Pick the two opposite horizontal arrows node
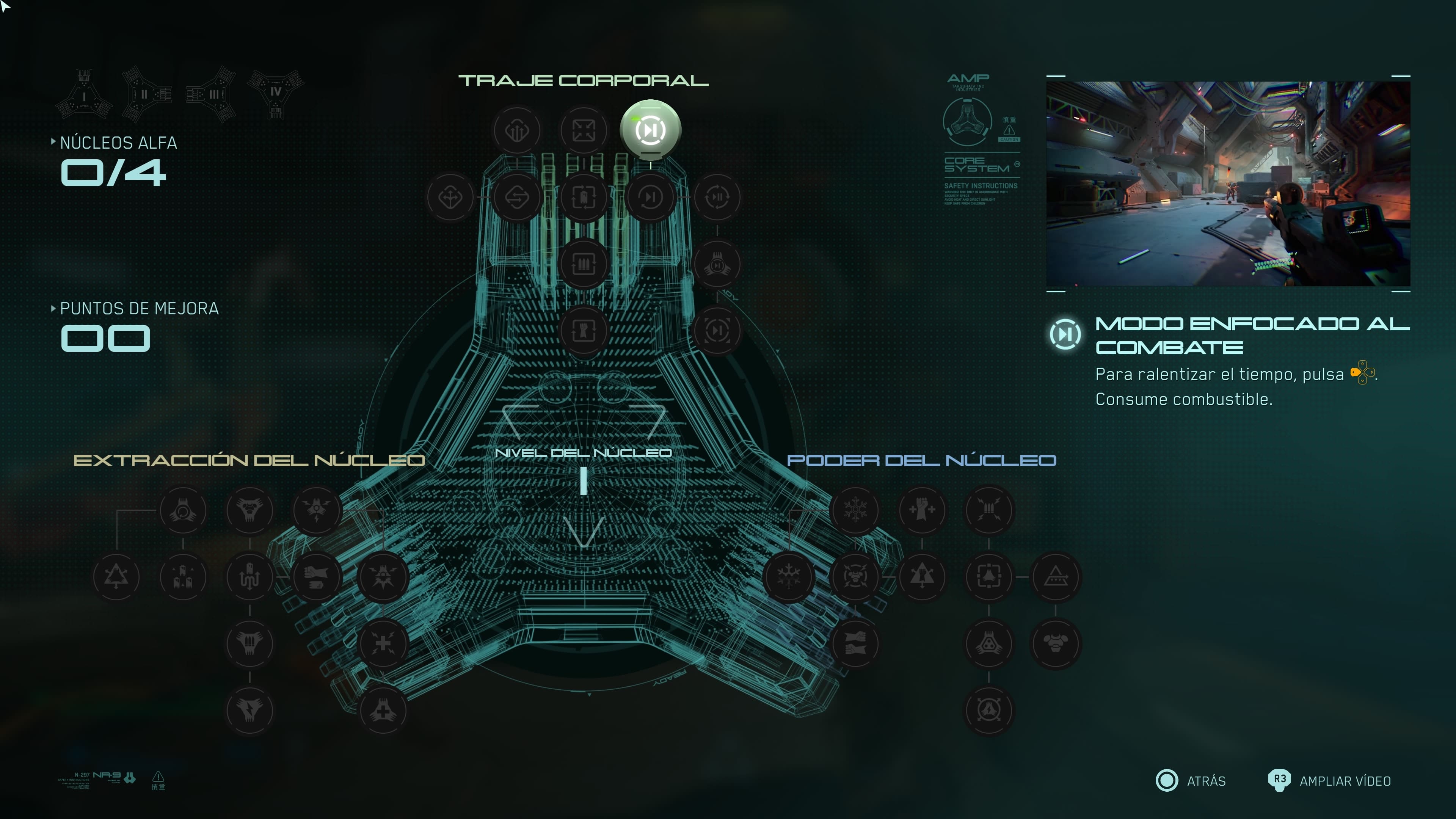This screenshot has height=819, width=1456. click(516, 197)
